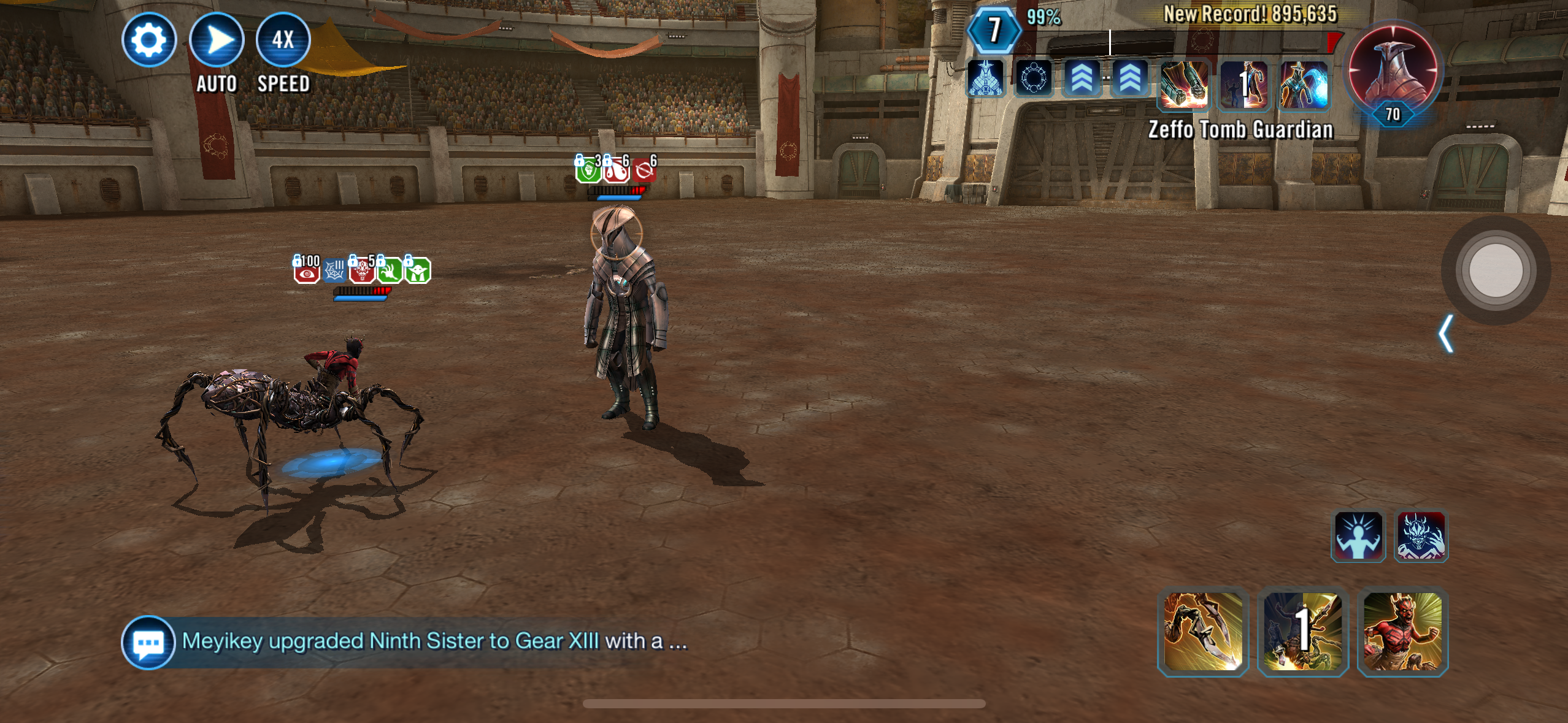
Task: Expand the side panel arrow
Action: pos(1446,334)
